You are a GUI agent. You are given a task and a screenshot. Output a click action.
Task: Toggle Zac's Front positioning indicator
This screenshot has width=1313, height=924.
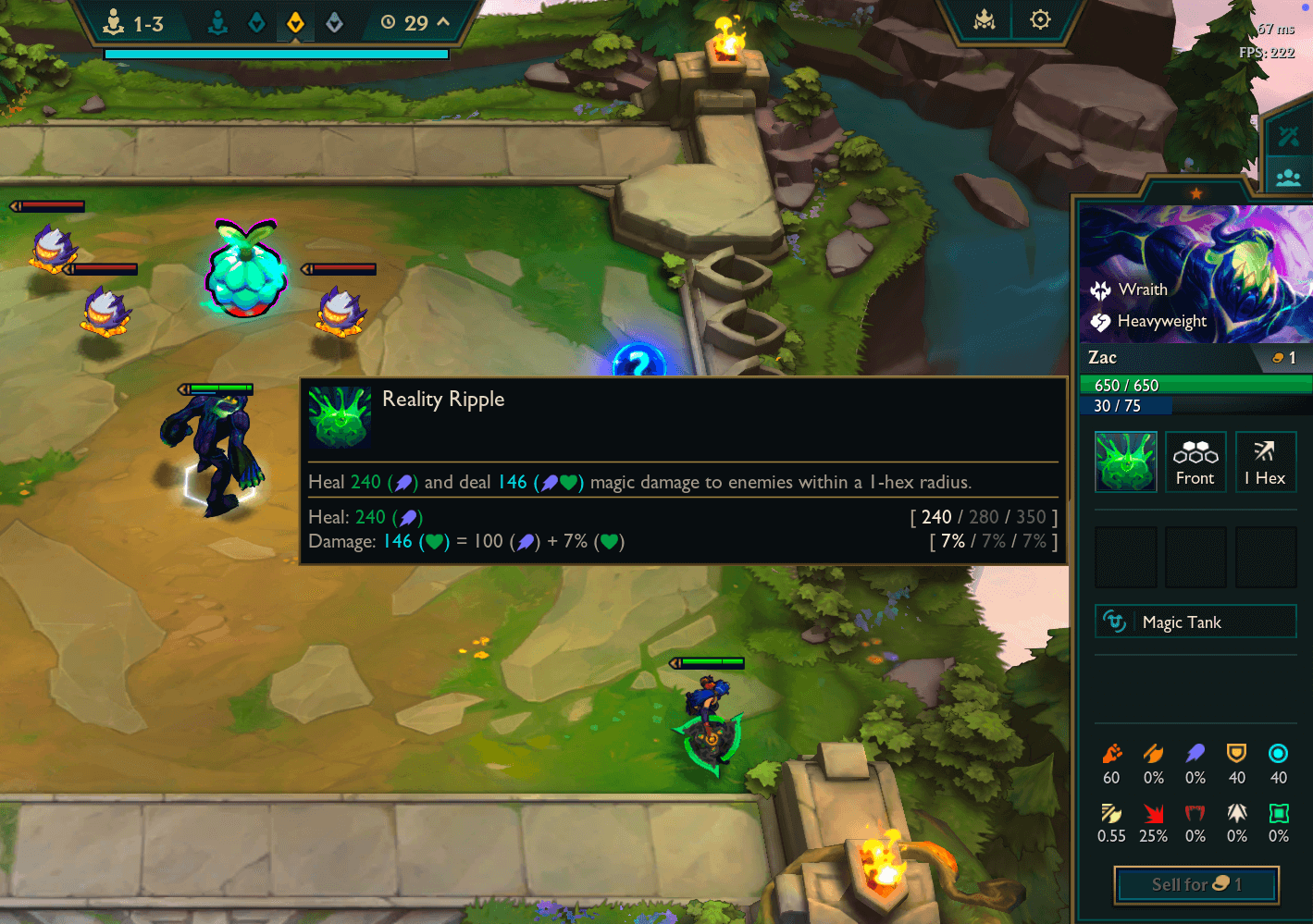(1195, 462)
